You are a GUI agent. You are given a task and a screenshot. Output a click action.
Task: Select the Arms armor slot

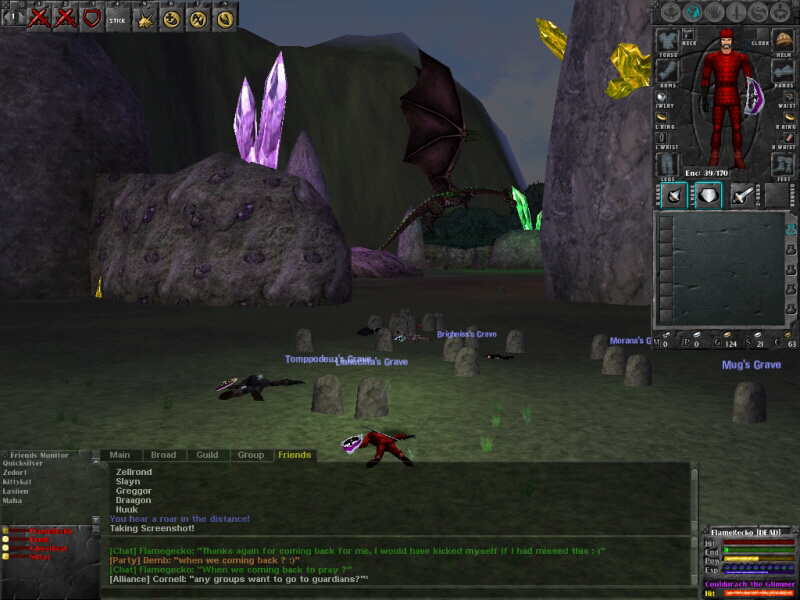[667, 70]
